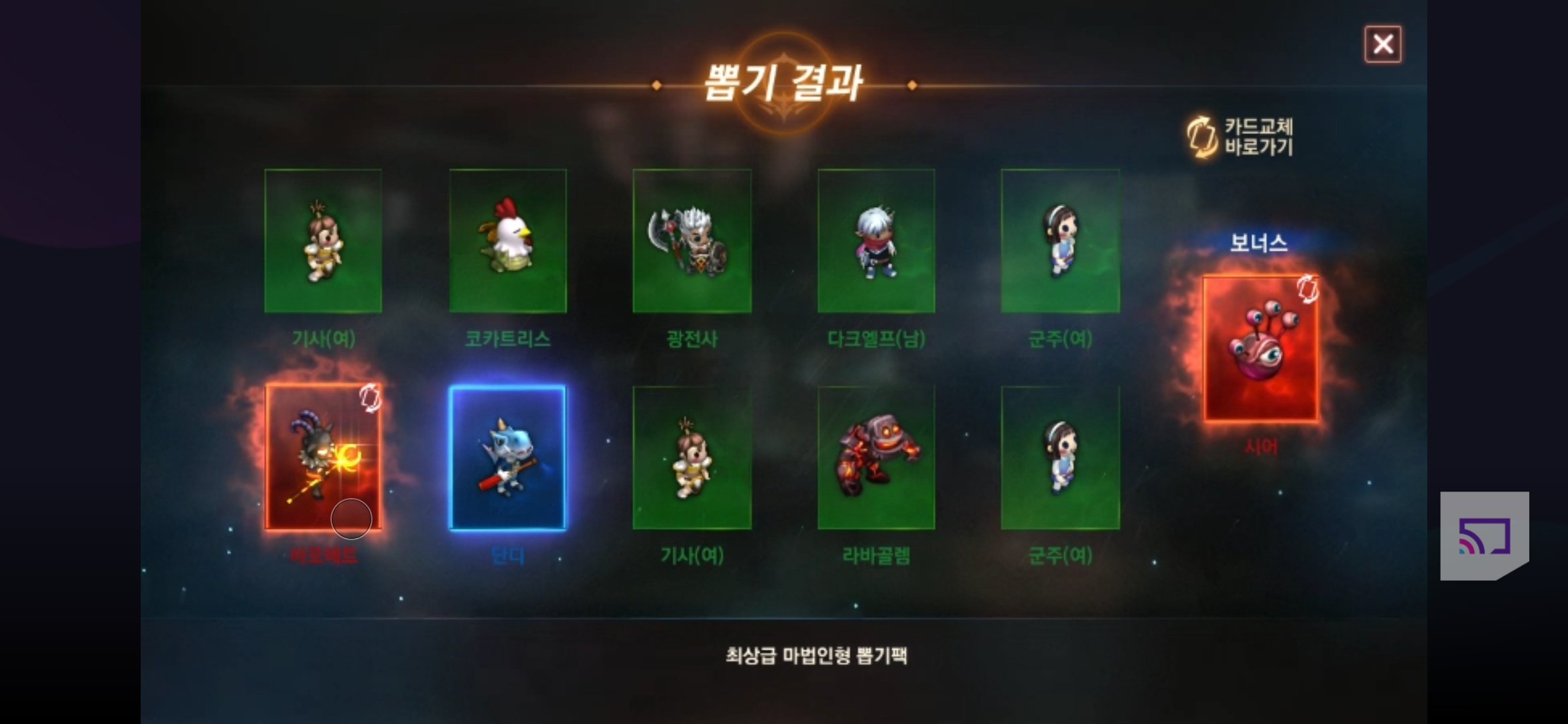Click the Cast screen-mirroring icon
This screenshot has width=1568, height=724.
[x=1485, y=536]
